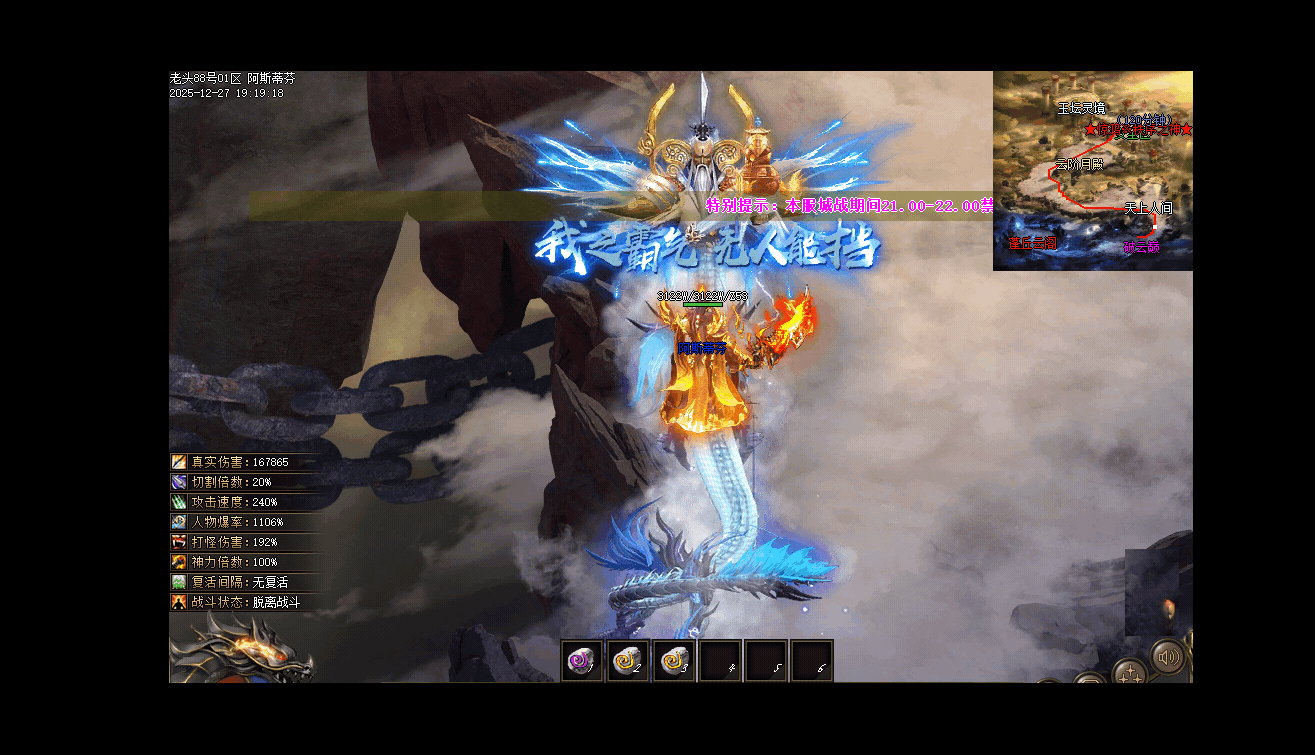The image size is (1315, 755).
Task: Open the minimap in the corner
Action: tap(1092, 170)
